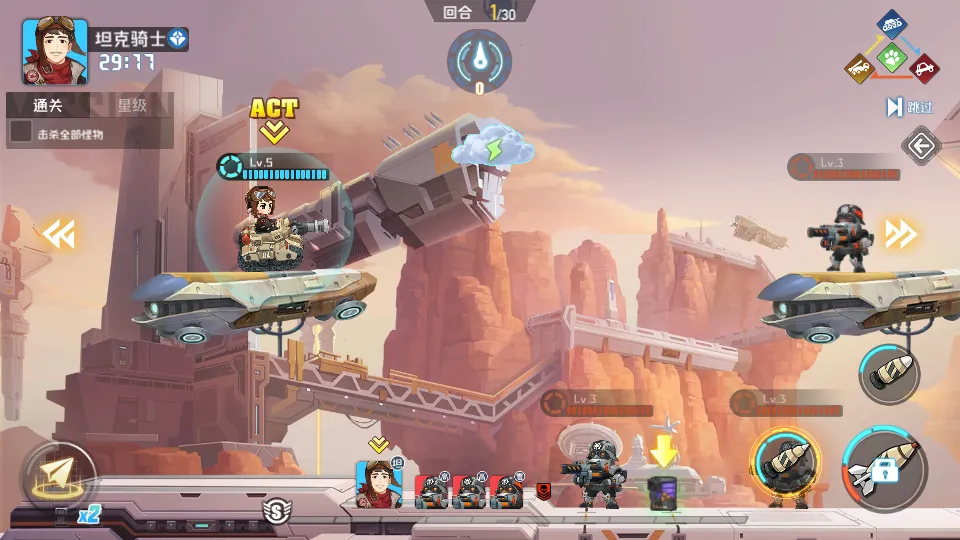Tap the compass wind indicator
960x540 pixels.
tap(479, 59)
